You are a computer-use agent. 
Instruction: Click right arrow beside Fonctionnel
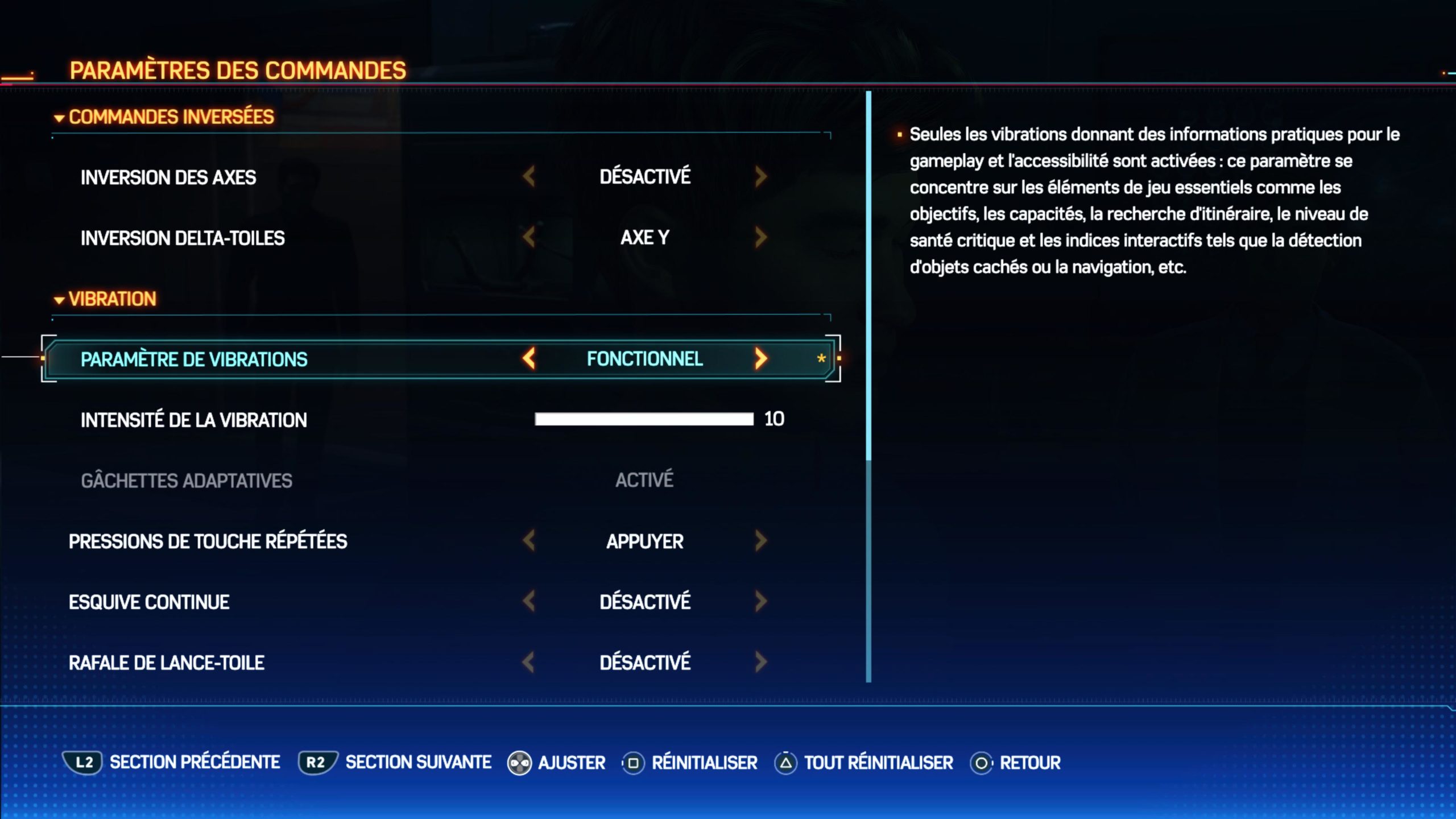(x=761, y=359)
